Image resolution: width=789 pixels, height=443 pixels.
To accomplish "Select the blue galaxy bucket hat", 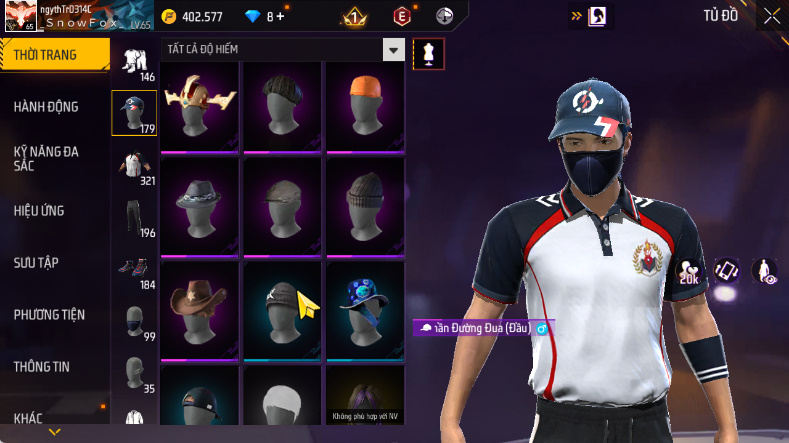I will pos(364,307).
